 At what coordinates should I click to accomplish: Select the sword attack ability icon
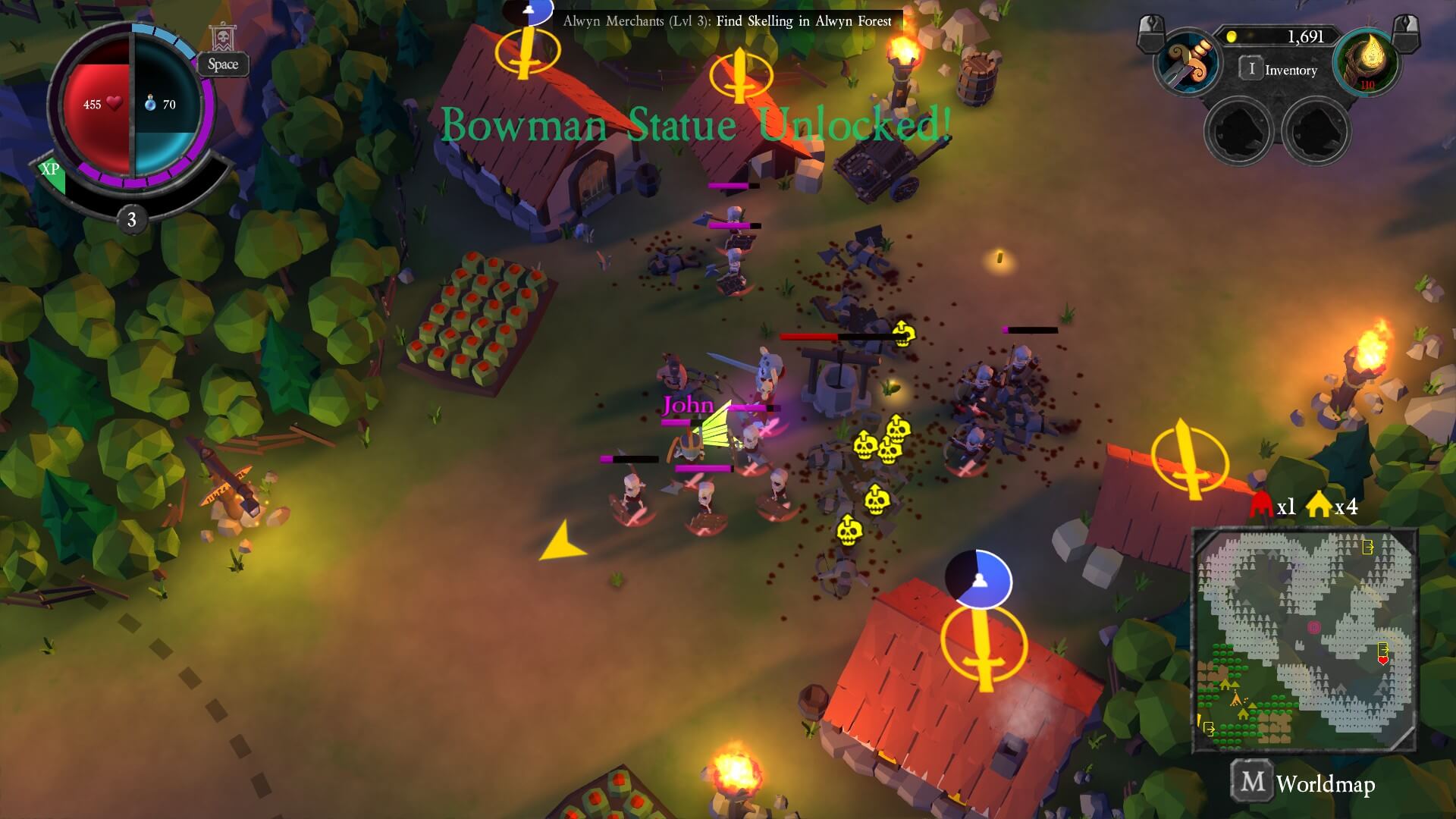click(1188, 63)
